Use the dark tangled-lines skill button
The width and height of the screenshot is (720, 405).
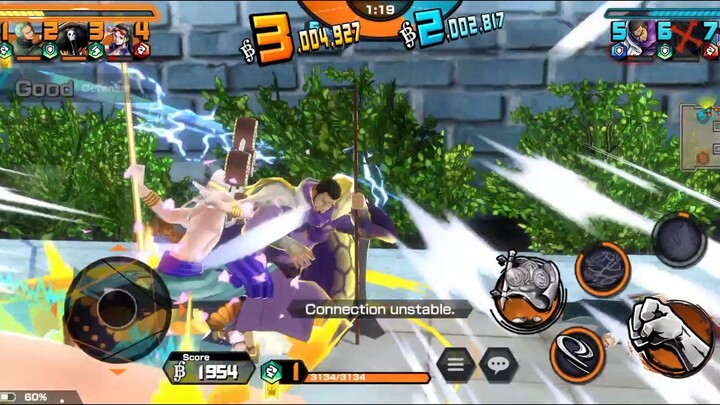602,268
